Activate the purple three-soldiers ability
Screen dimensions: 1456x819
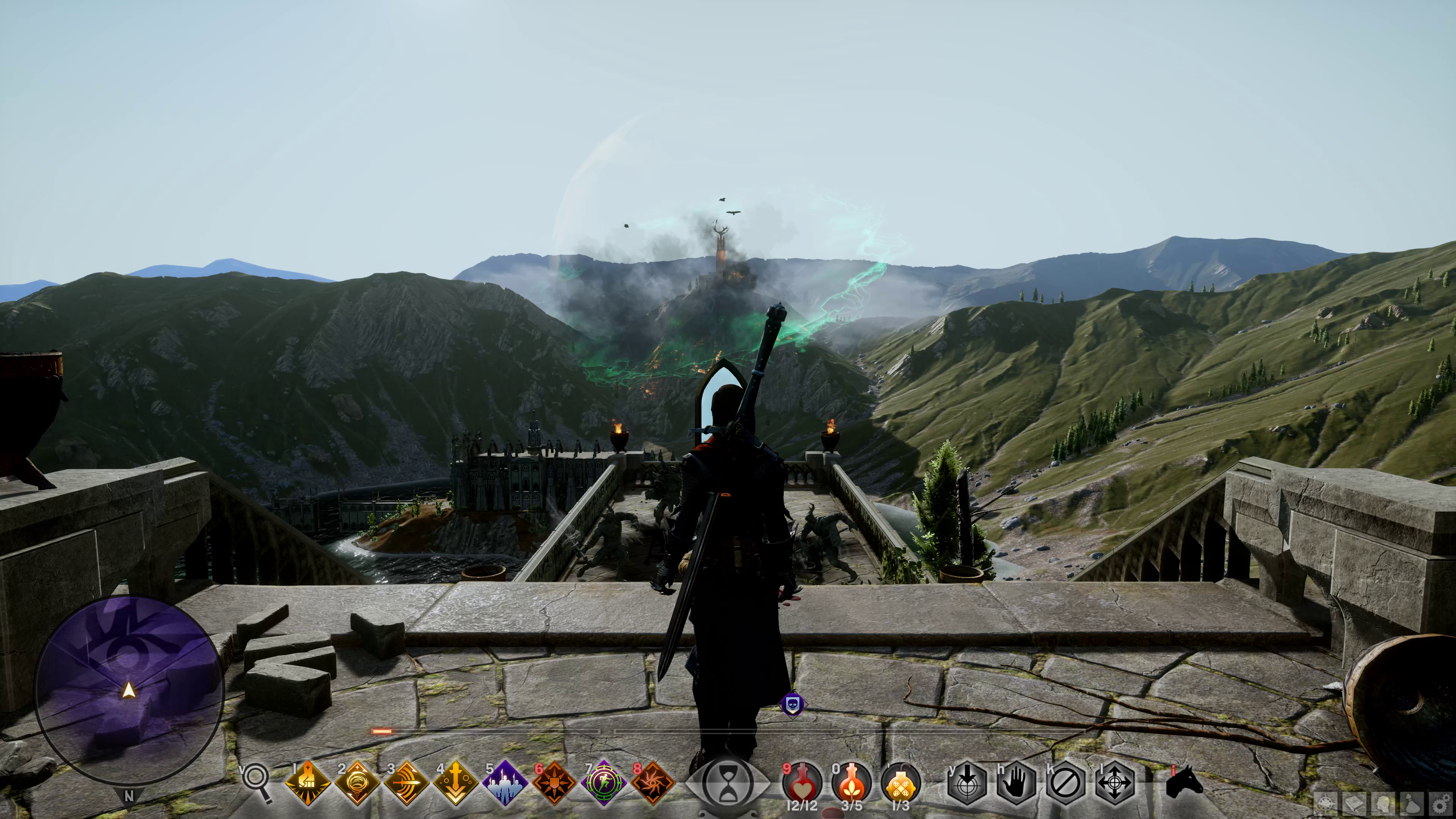[x=505, y=783]
